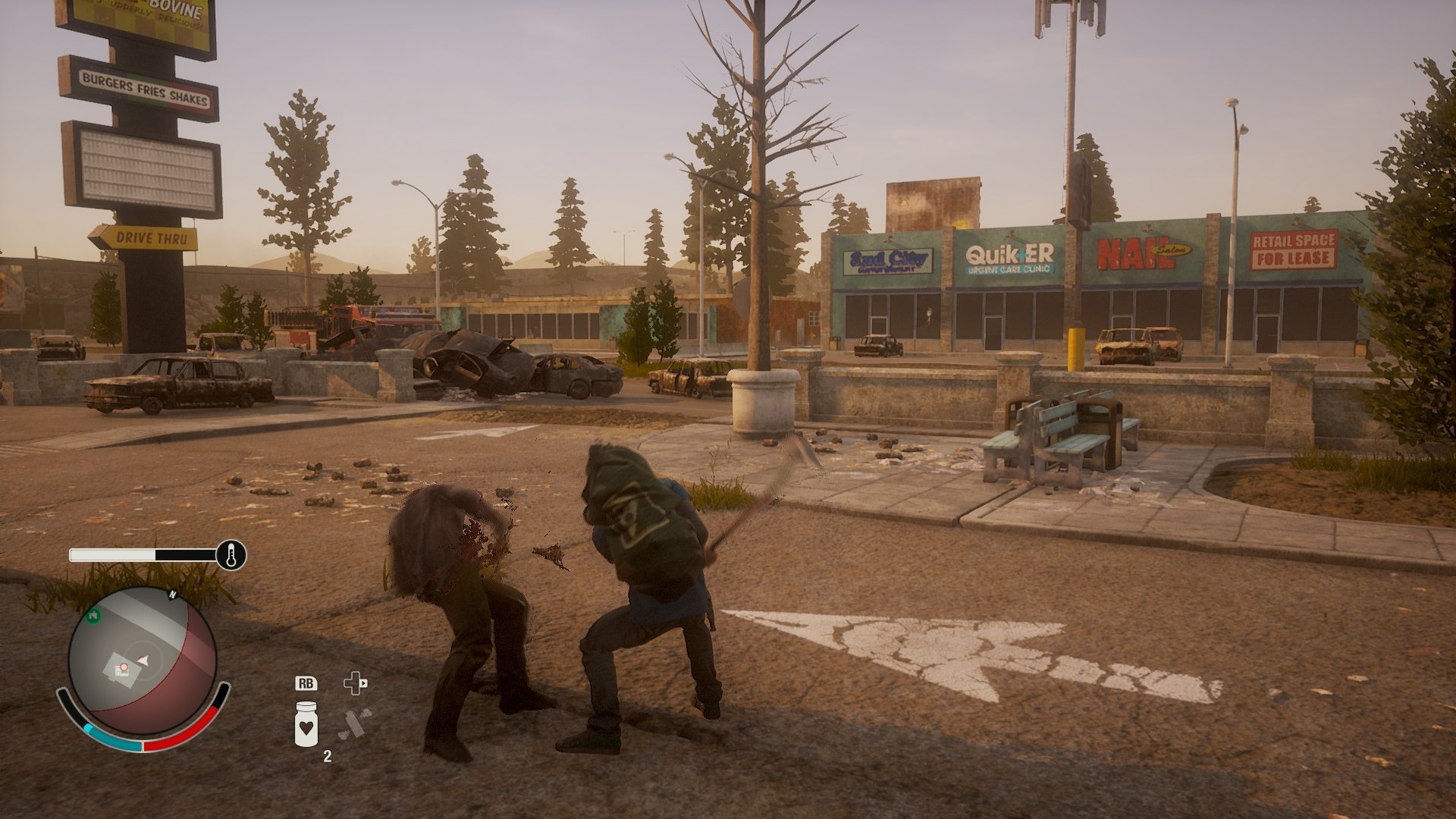Click the green home base icon on minimap
The image size is (1456, 819).
(x=93, y=615)
